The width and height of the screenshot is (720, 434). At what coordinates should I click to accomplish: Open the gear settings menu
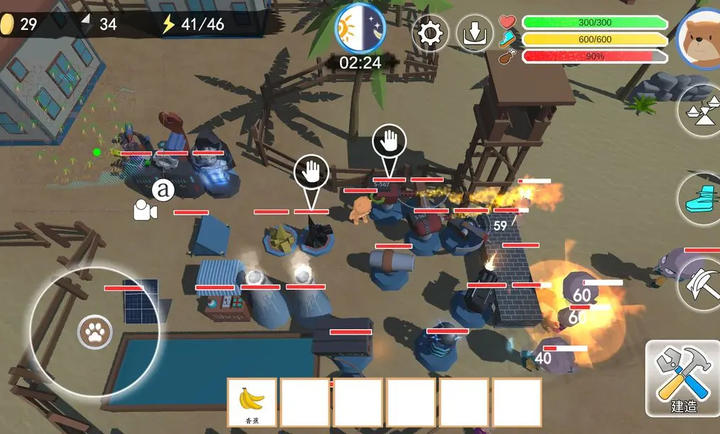[431, 34]
